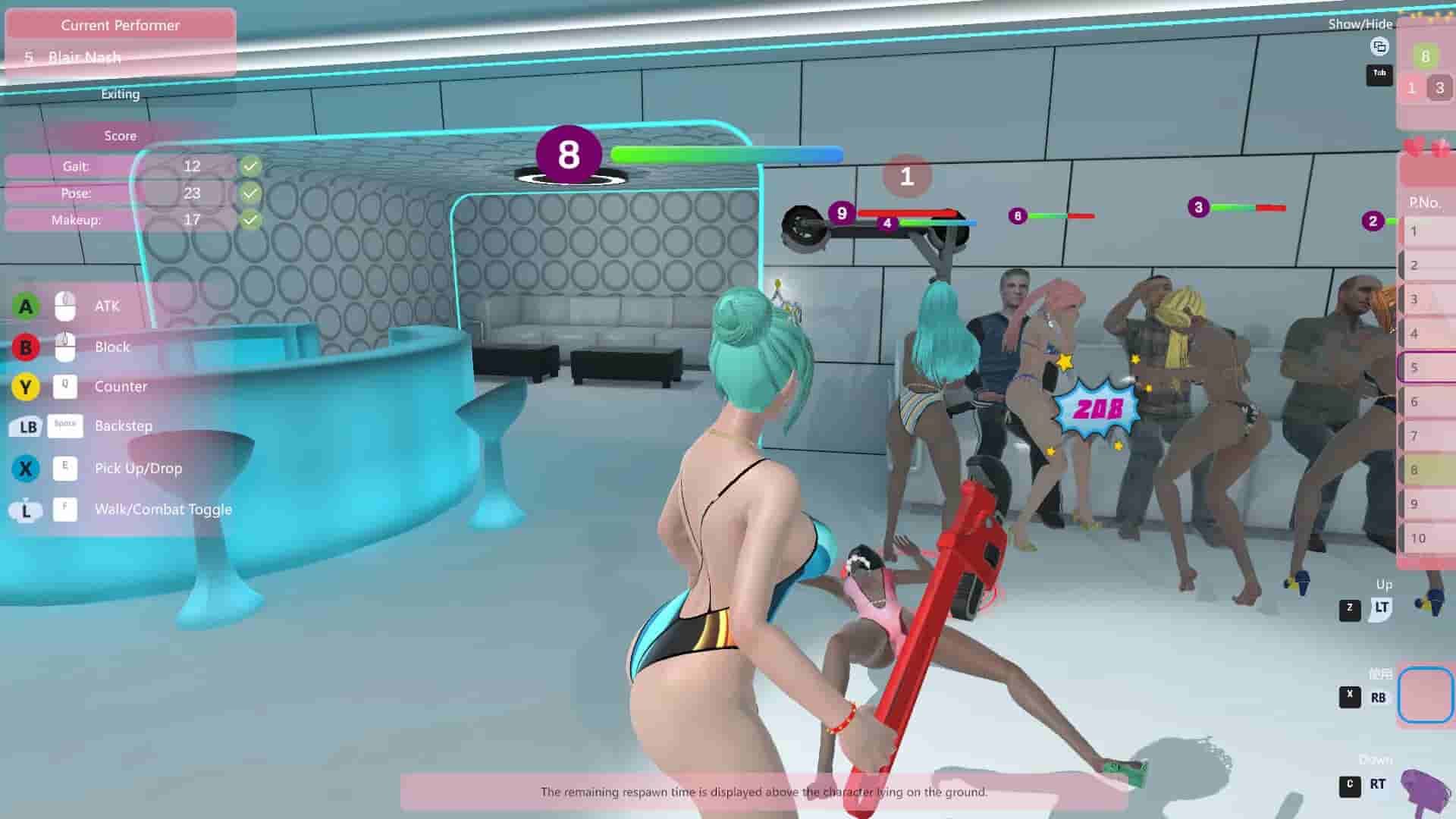Click the Backstep 'LB' control icon

(x=25, y=427)
